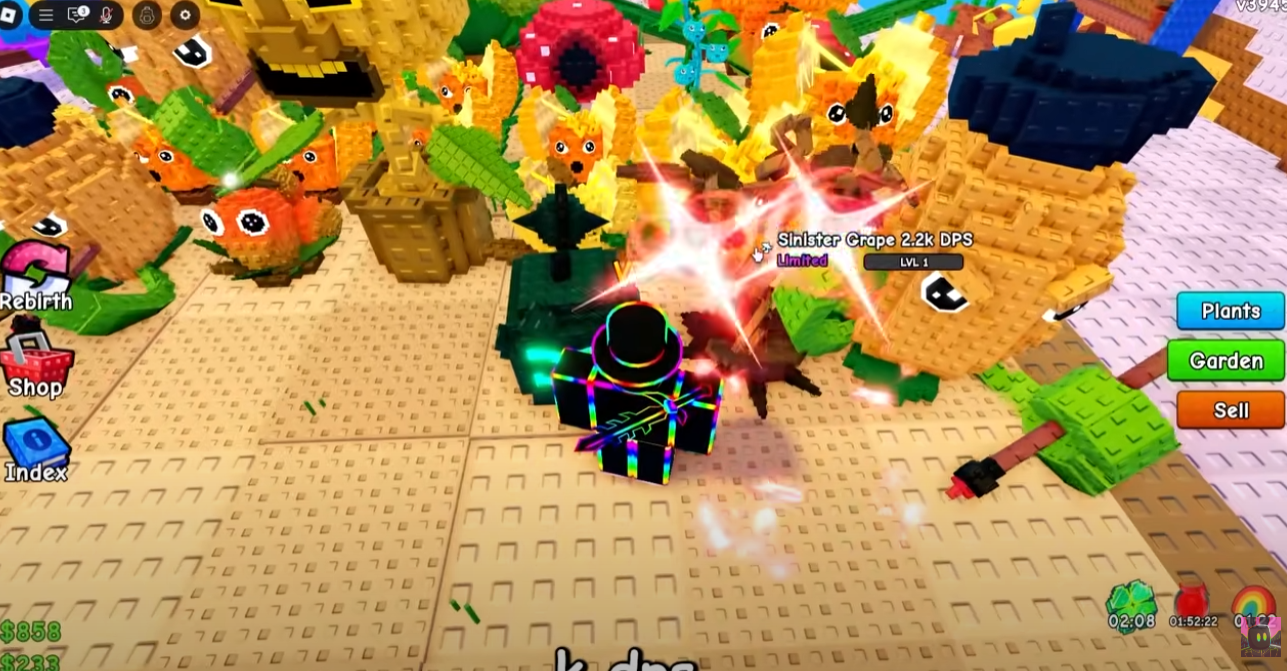Click the red devil boost icon

[x=1192, y=602]
